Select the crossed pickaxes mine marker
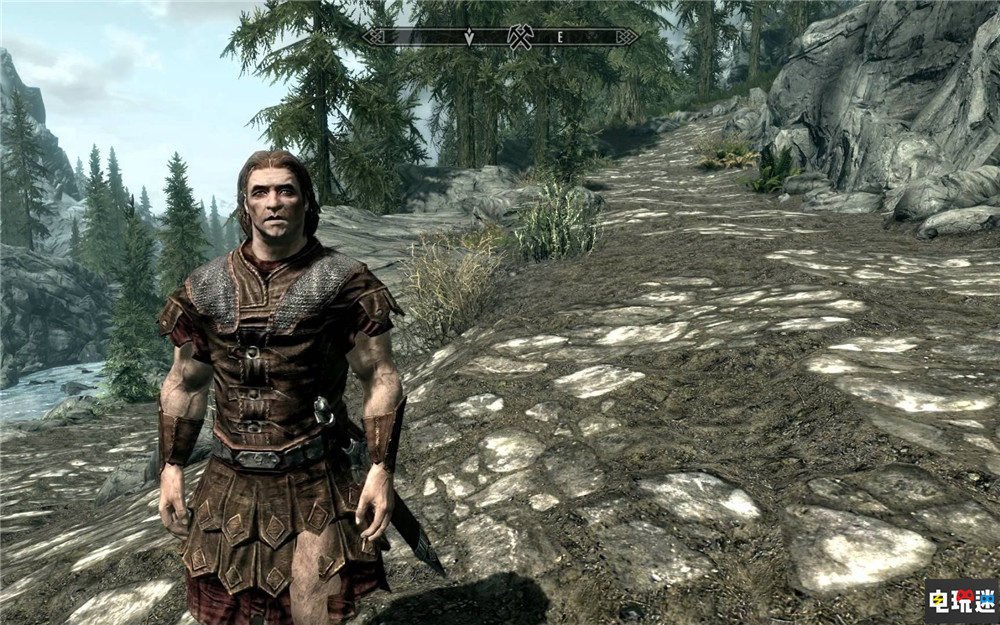 click(x=518, y=37)
